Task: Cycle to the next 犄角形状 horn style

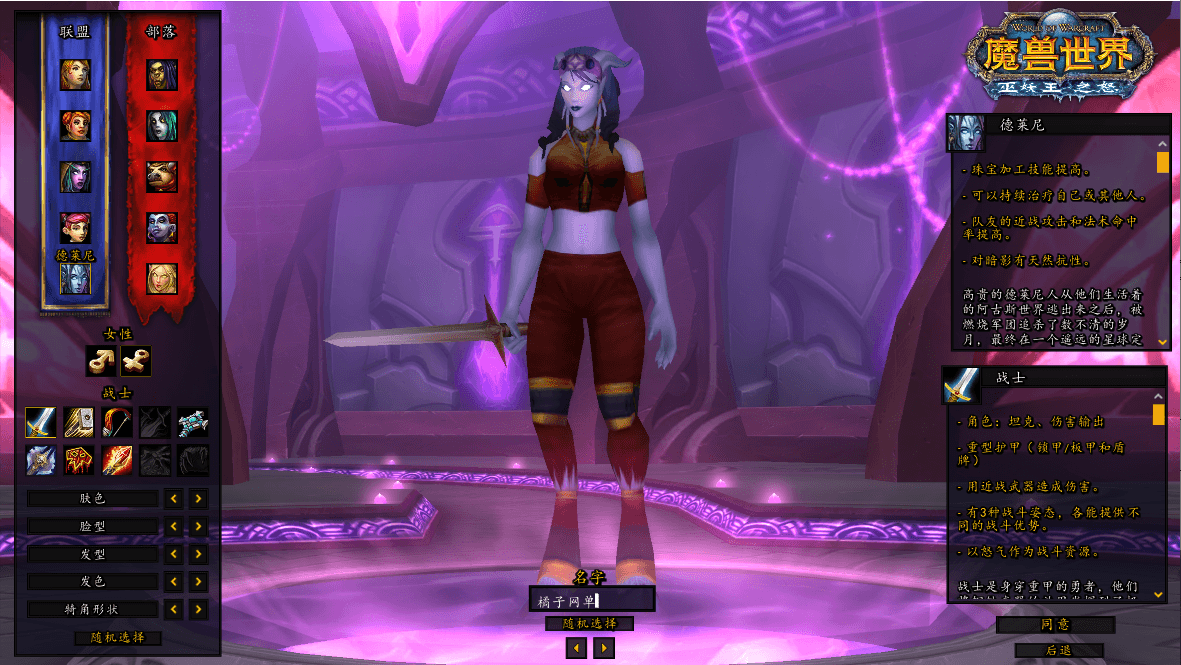Action: (x=199, y=609)
